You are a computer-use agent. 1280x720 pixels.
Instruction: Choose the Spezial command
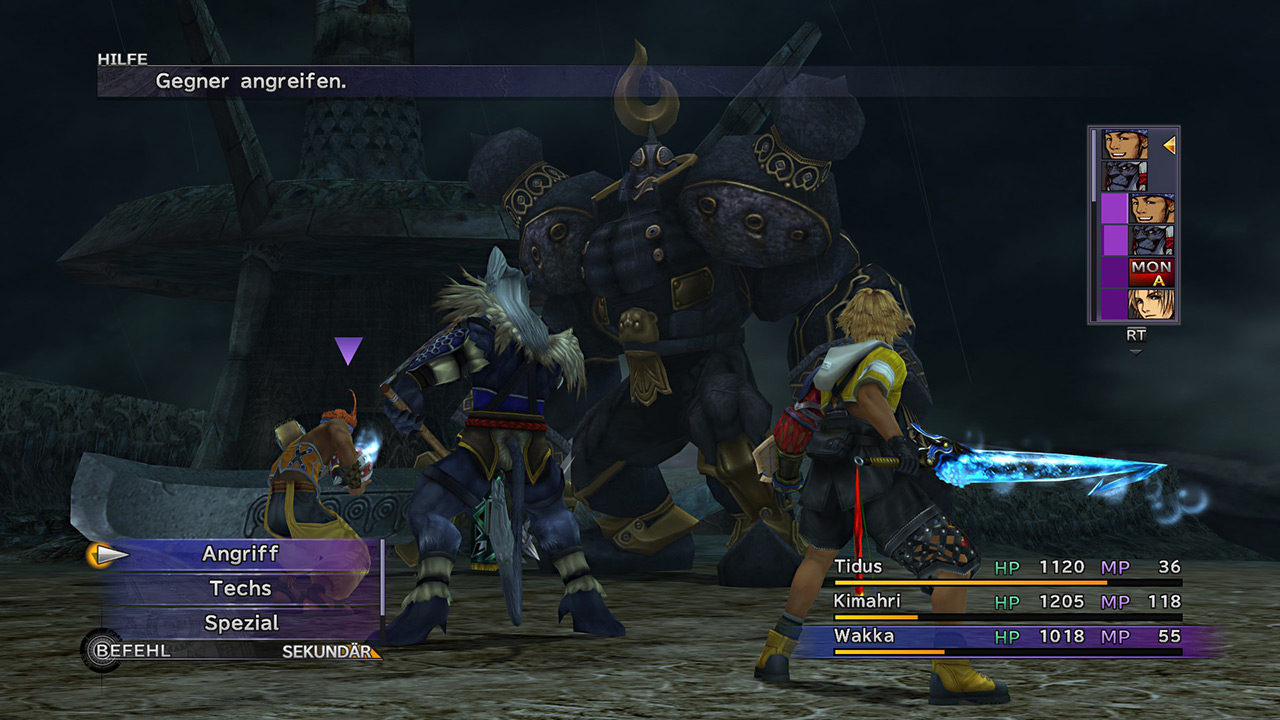241,623
